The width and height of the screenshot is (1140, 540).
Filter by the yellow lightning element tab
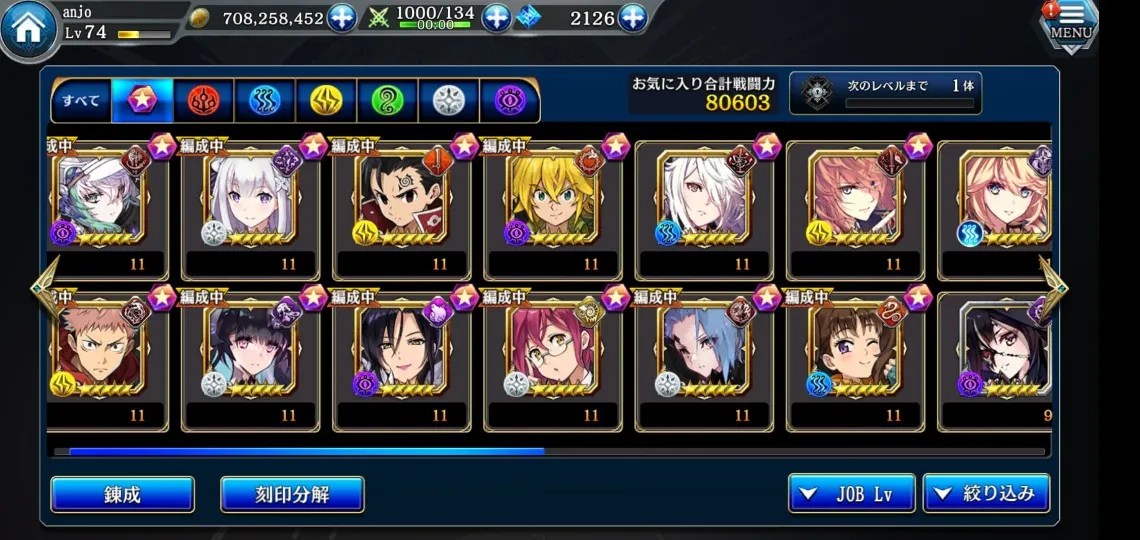(326, 100)
